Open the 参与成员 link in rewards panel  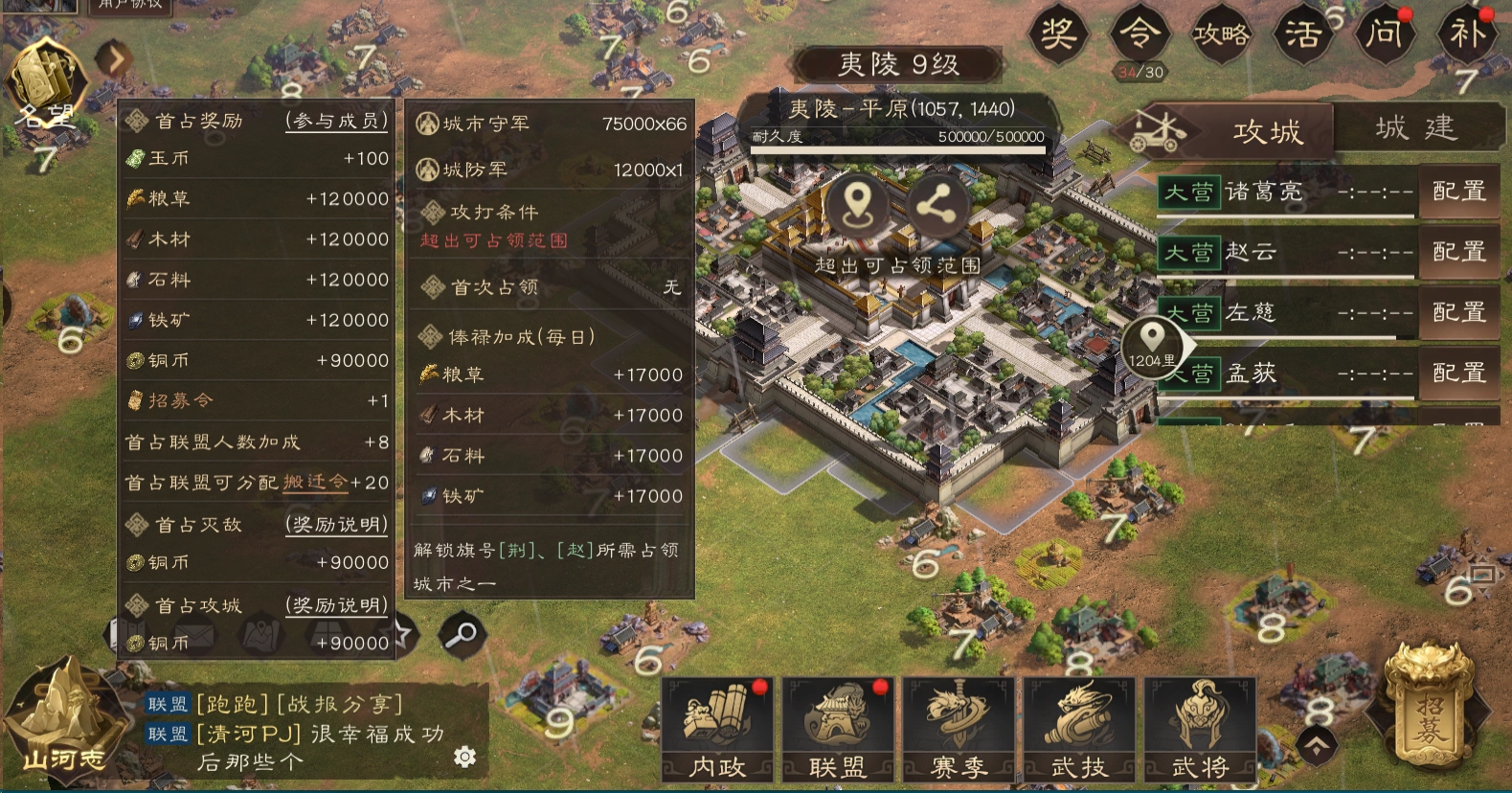(x=335, y=121)
